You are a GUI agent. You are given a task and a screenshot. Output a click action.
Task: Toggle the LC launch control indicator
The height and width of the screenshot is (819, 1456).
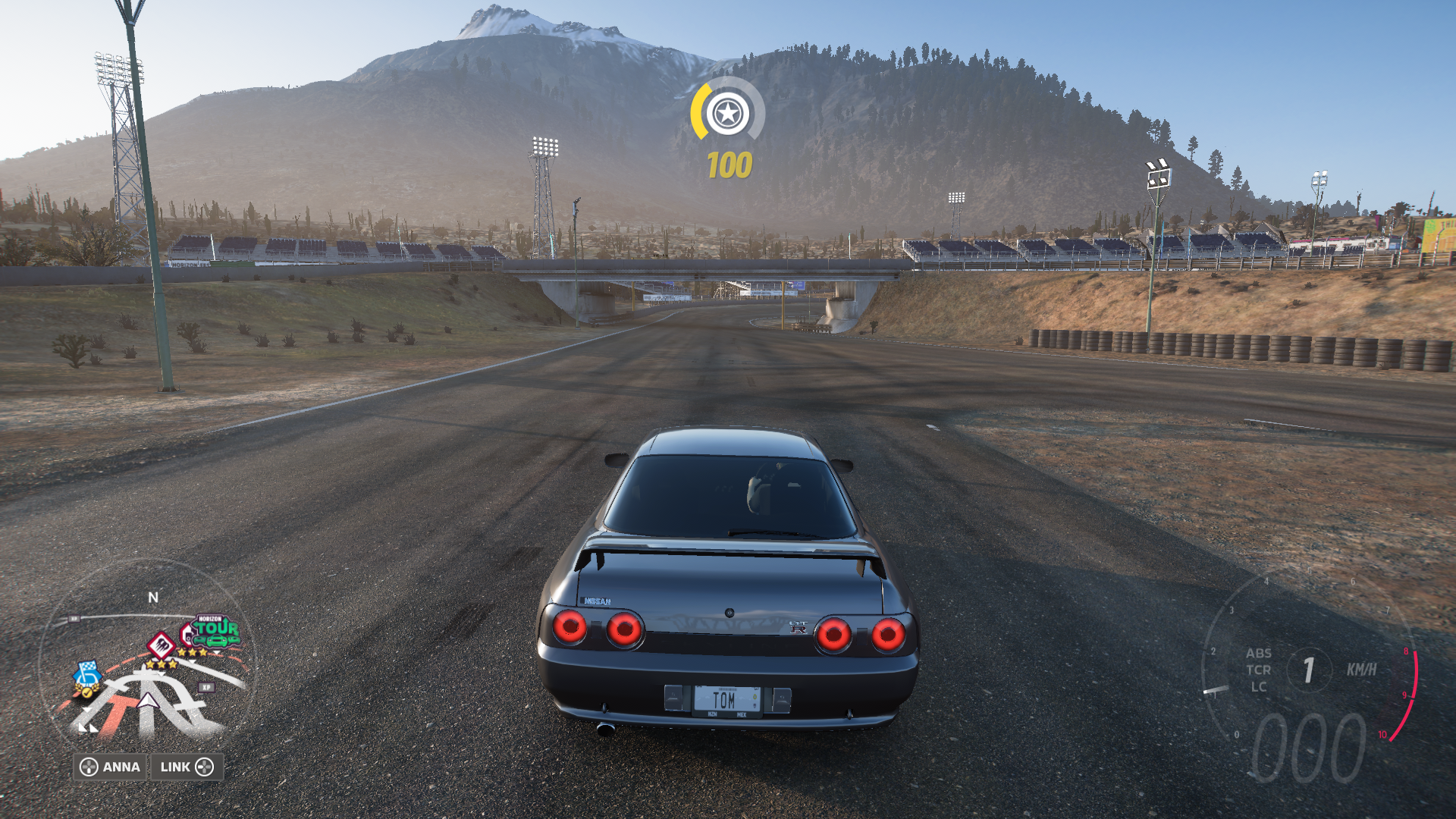click(x=1257, y=687)
